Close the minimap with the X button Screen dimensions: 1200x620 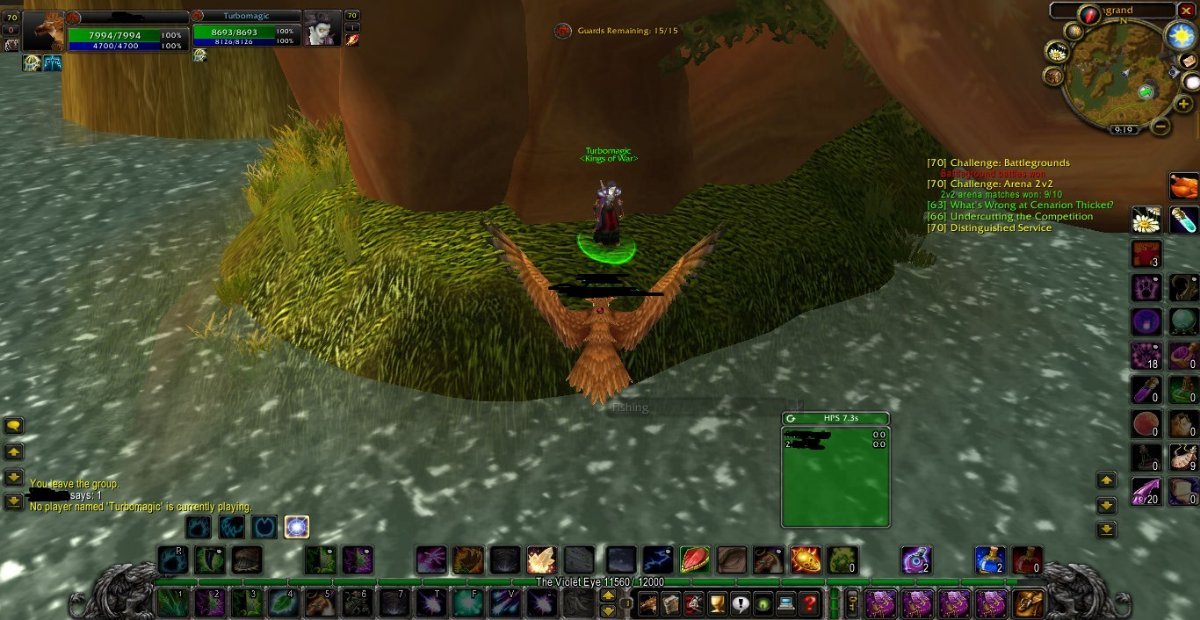point(1186,10)
